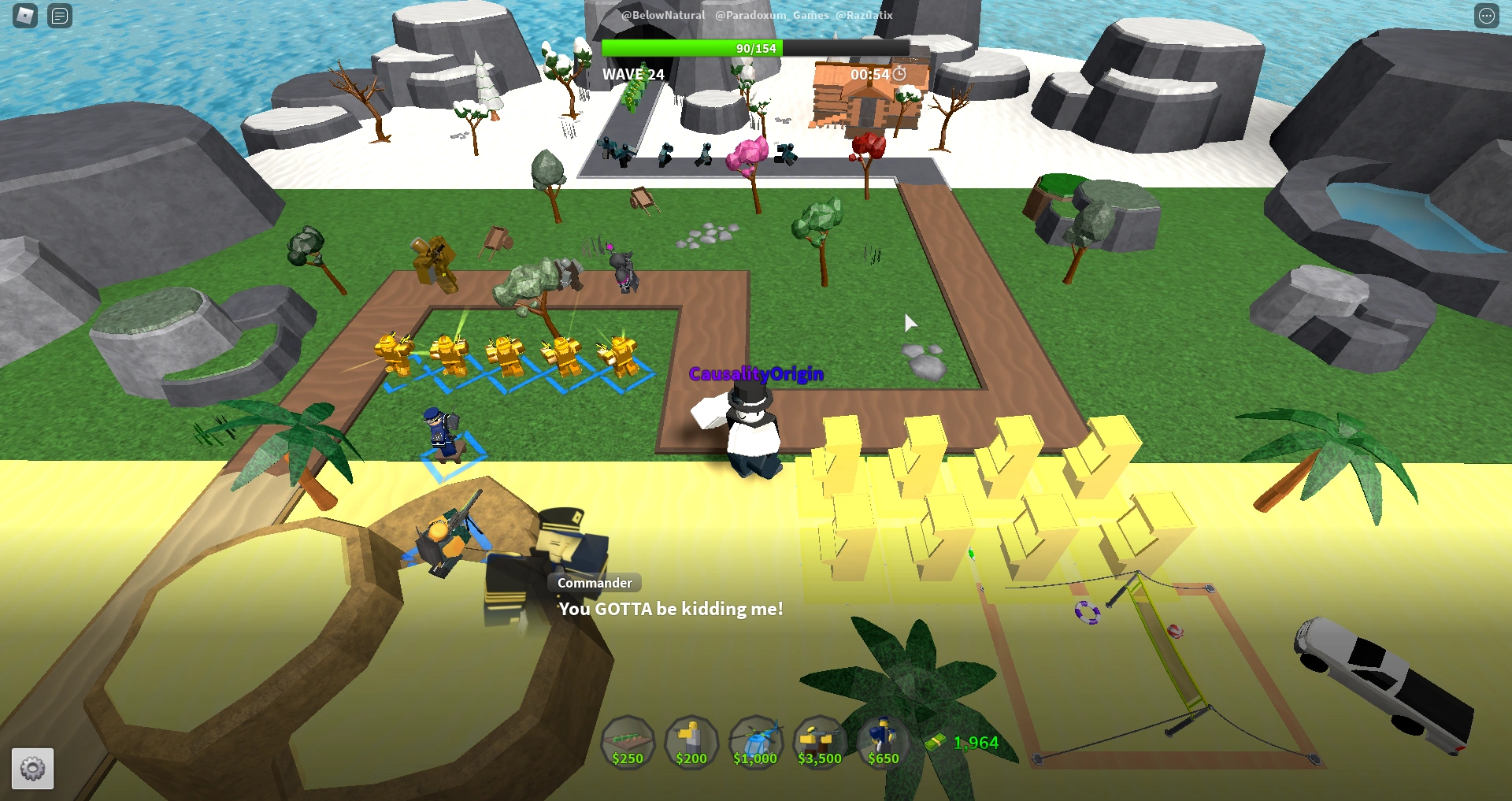Screen dimensions: 1512x801
Task: Select the $200 Scout tower
Action: pyautogui.click(x=691, y=741)
